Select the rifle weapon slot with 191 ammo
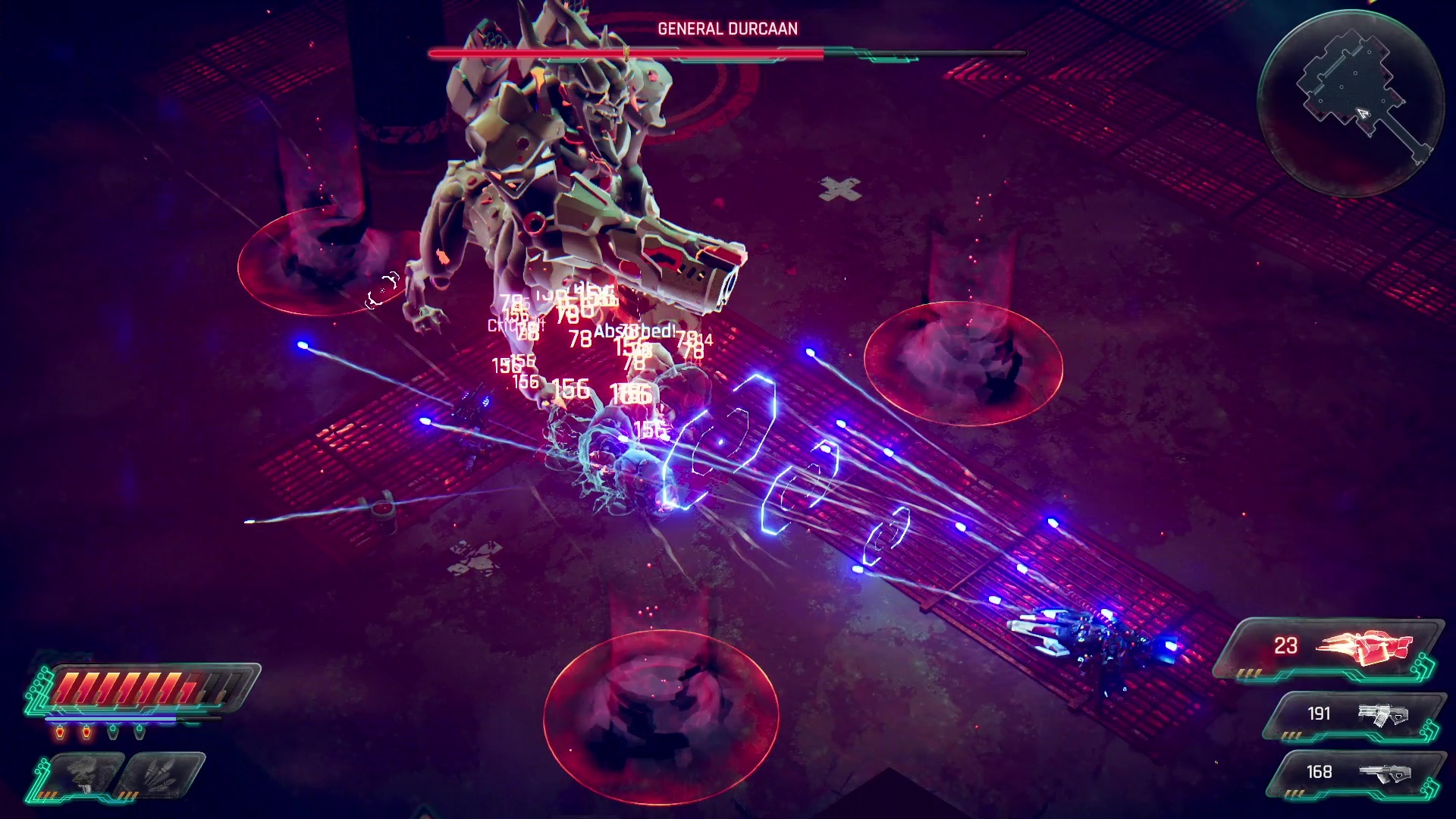The image size is (1456, 819). tap(1354, 714)
